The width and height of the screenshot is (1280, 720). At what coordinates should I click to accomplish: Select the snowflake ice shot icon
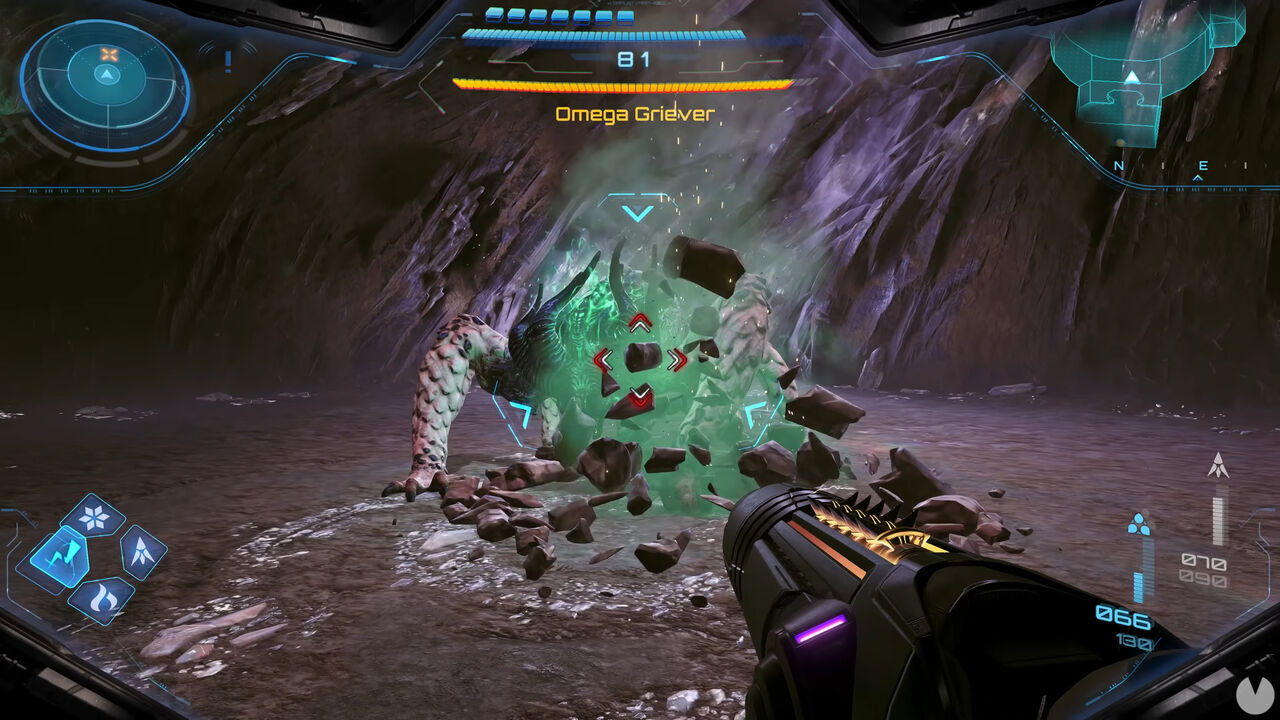coord(93,516)
